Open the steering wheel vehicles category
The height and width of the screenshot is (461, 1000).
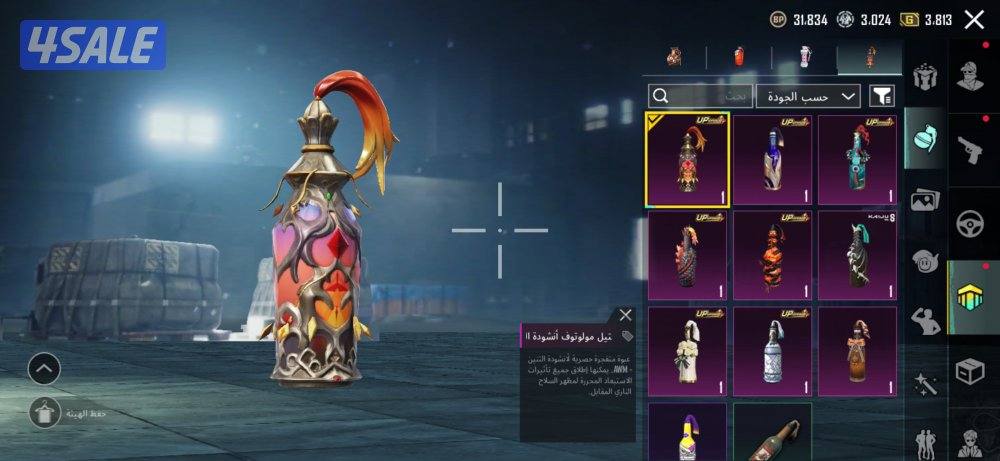point(972,222)
